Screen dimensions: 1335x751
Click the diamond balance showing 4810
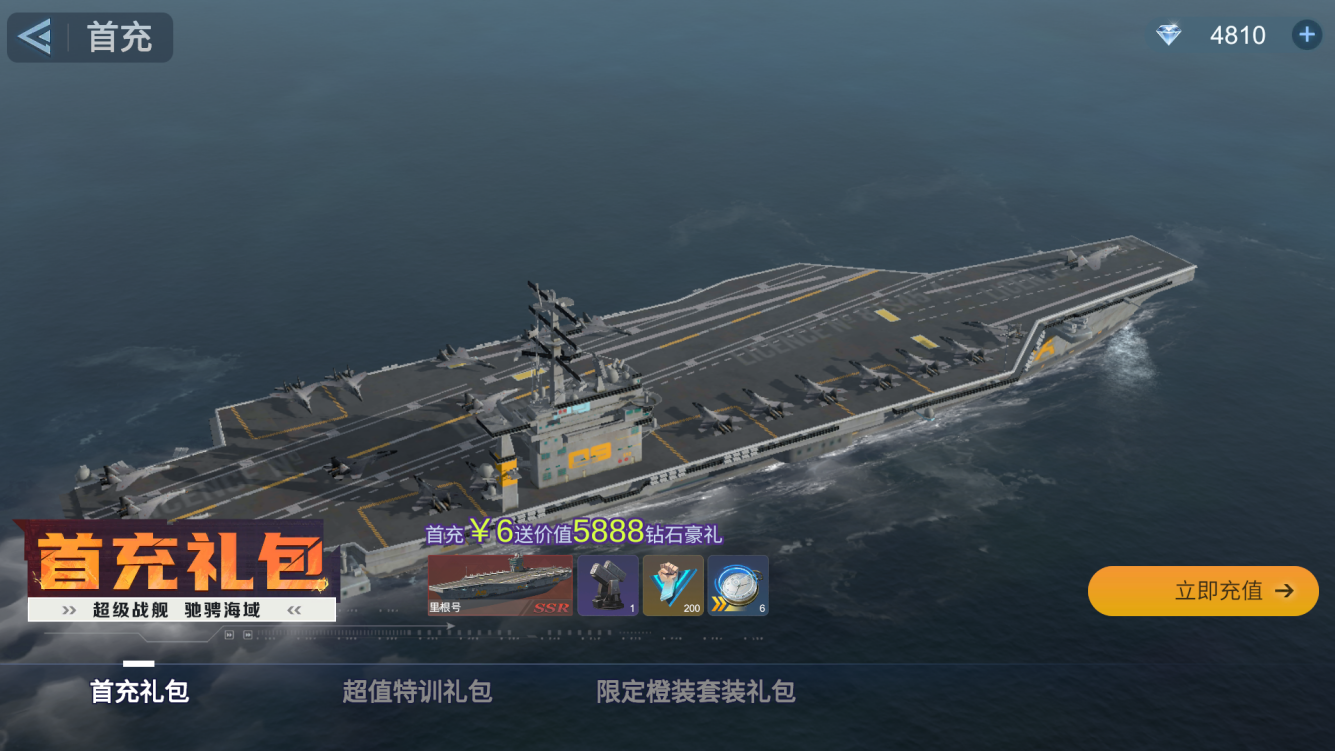(x=1238, y=35)
